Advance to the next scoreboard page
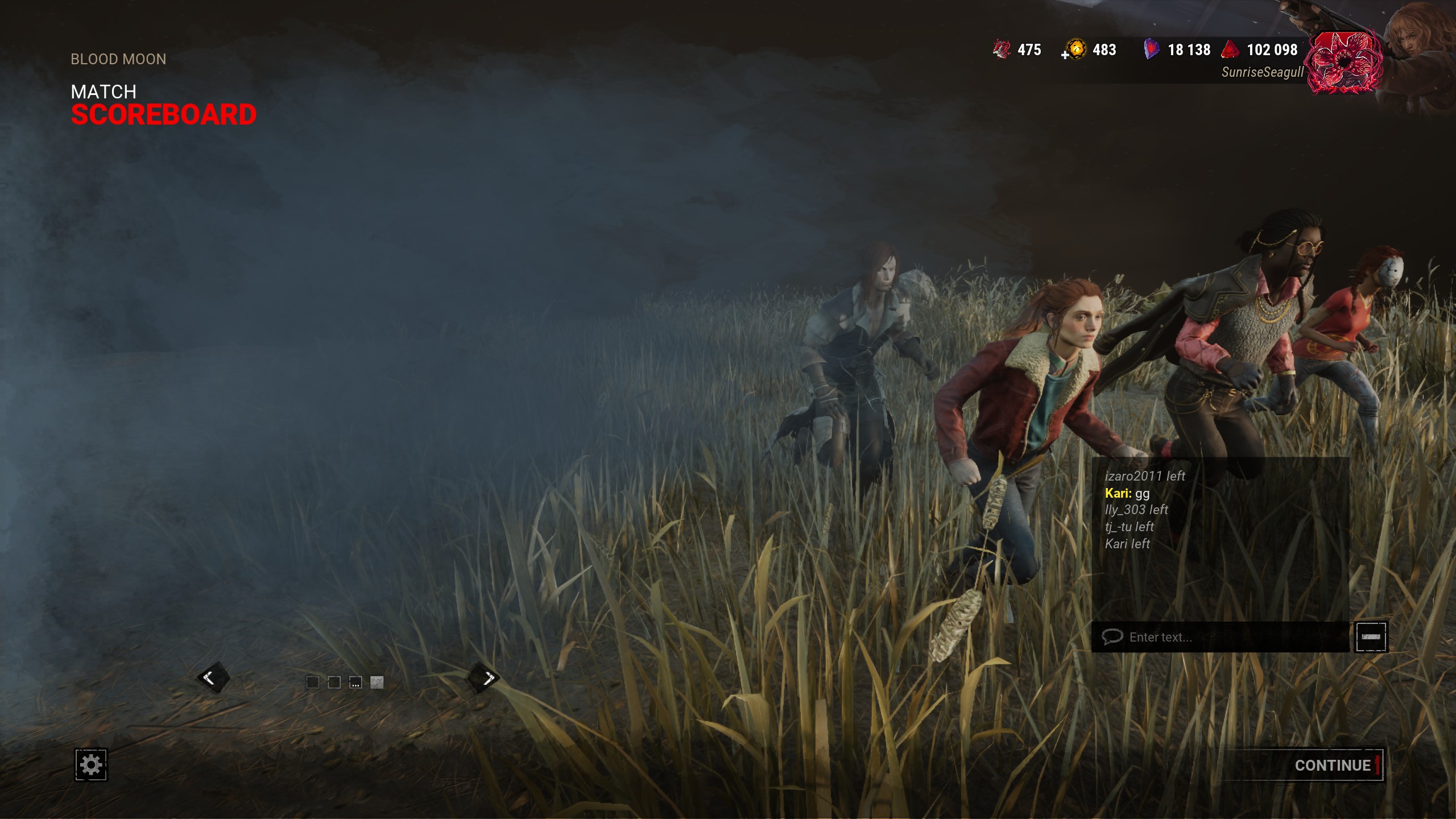Viewport: 1456px width, 819px height. pyautogui.click(x=484, y=677)
